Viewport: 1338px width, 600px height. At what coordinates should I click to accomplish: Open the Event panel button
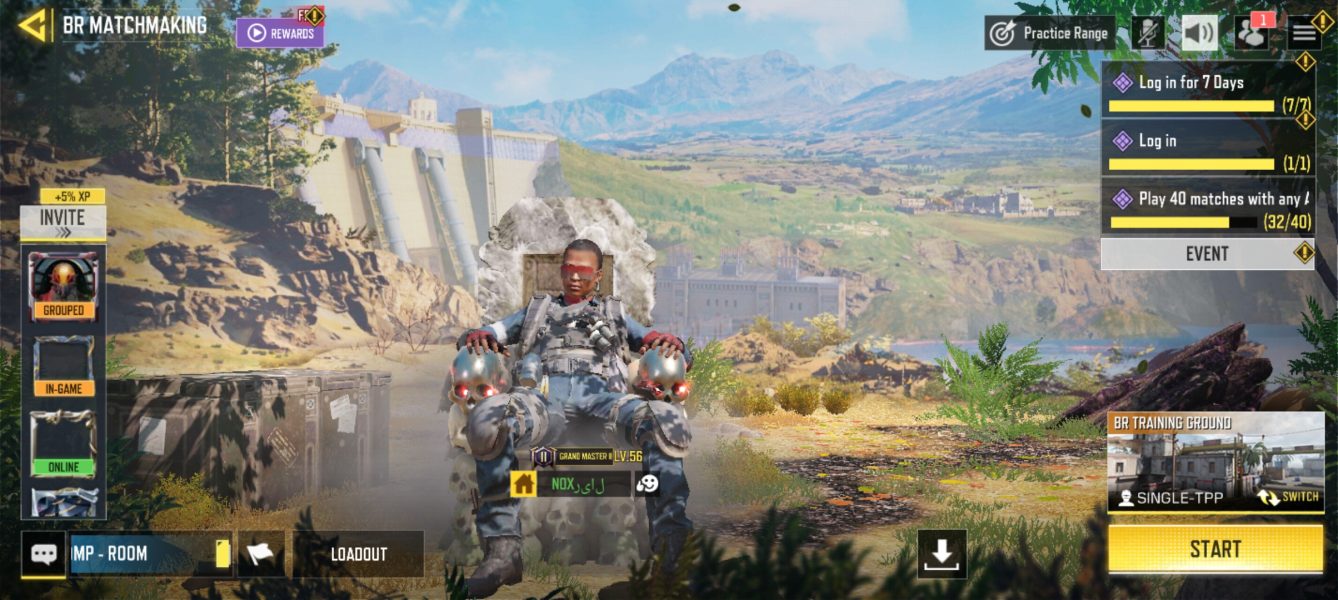1207,254
